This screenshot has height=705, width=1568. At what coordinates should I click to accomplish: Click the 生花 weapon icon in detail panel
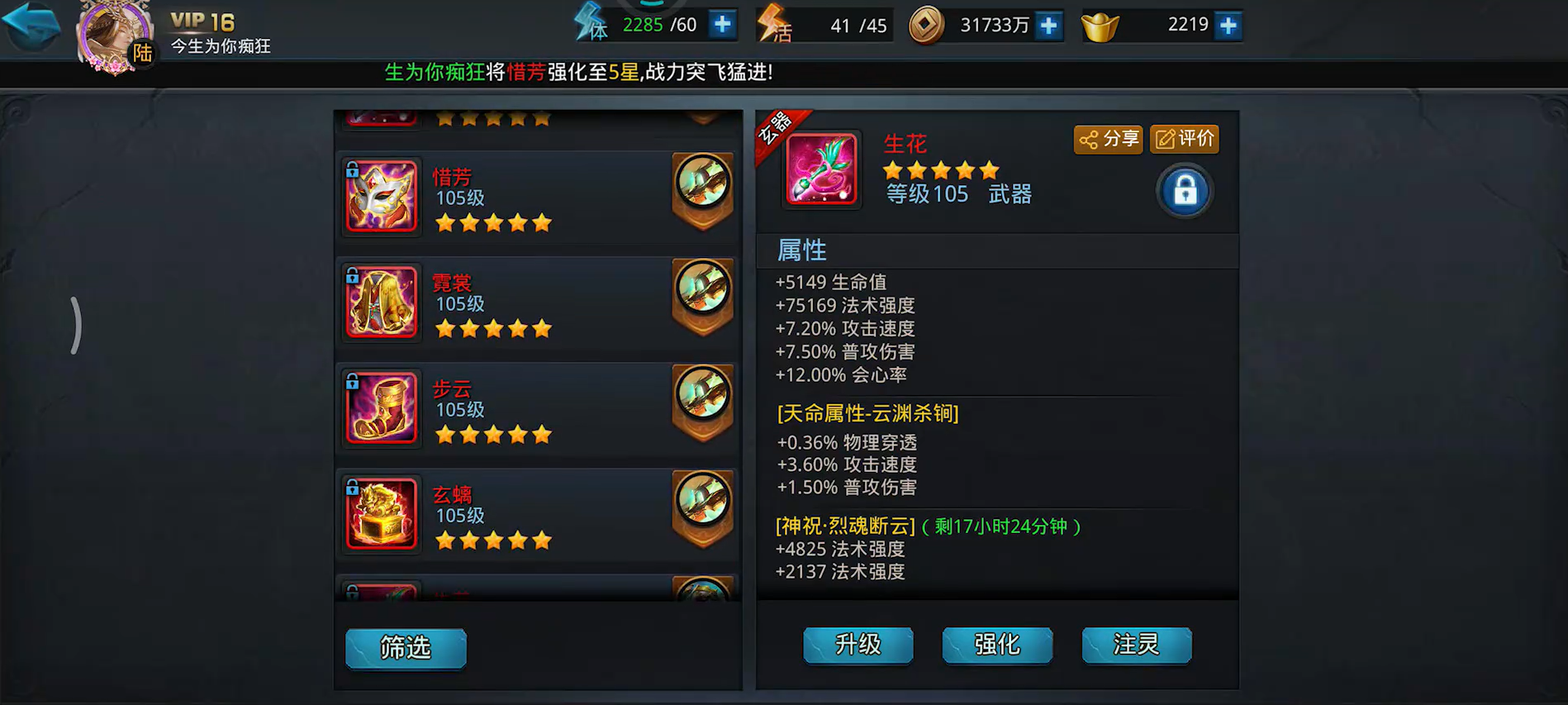(822, 169)
